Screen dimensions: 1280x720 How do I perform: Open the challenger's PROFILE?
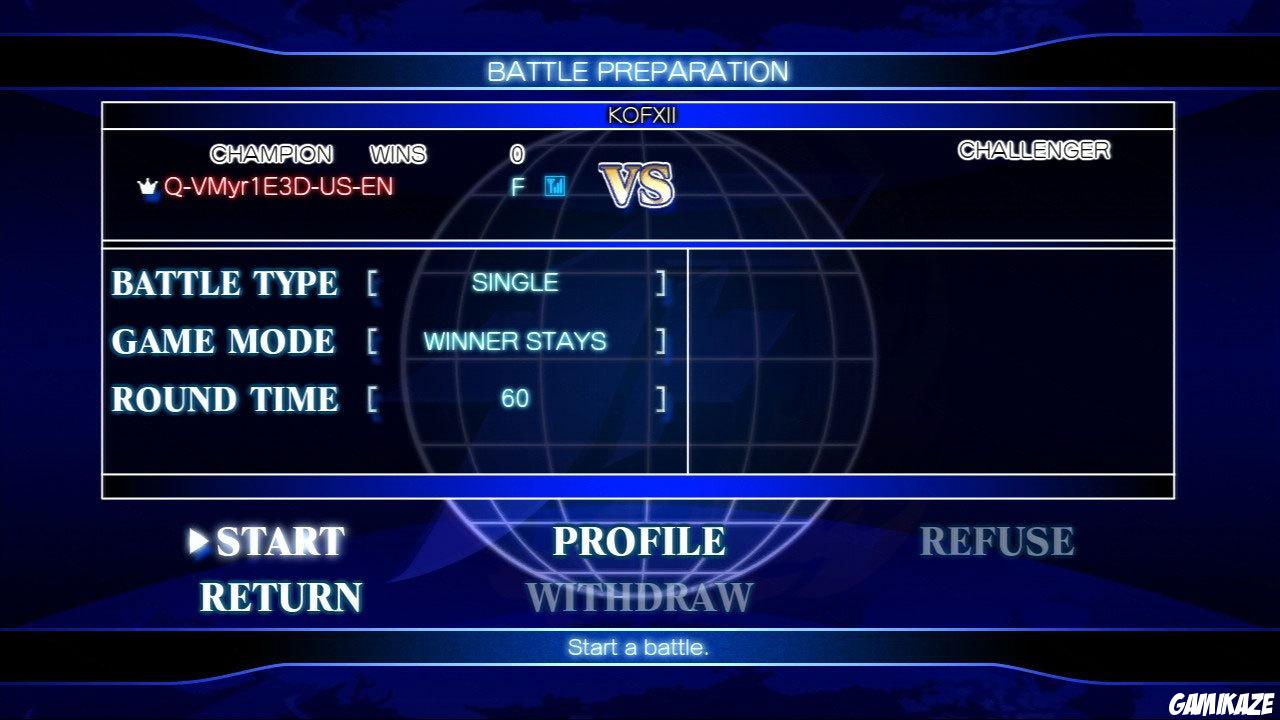point(640,541)
